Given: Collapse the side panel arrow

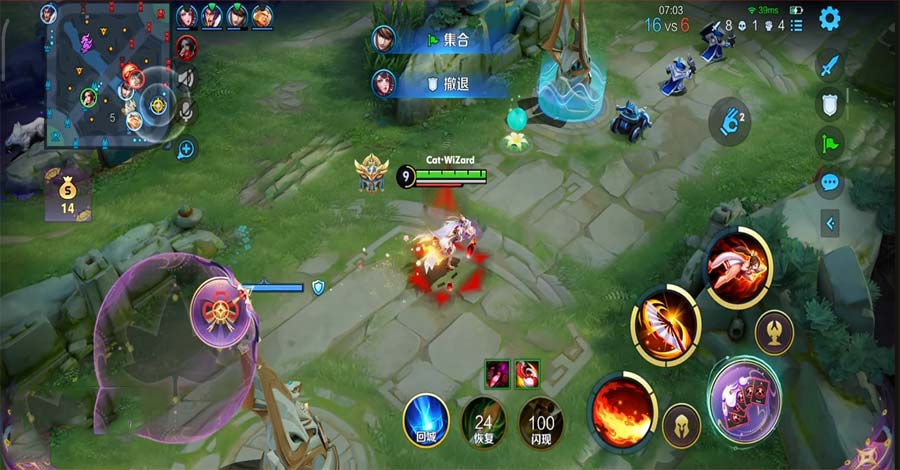Looking at the screenshot, I should point(829,224).
